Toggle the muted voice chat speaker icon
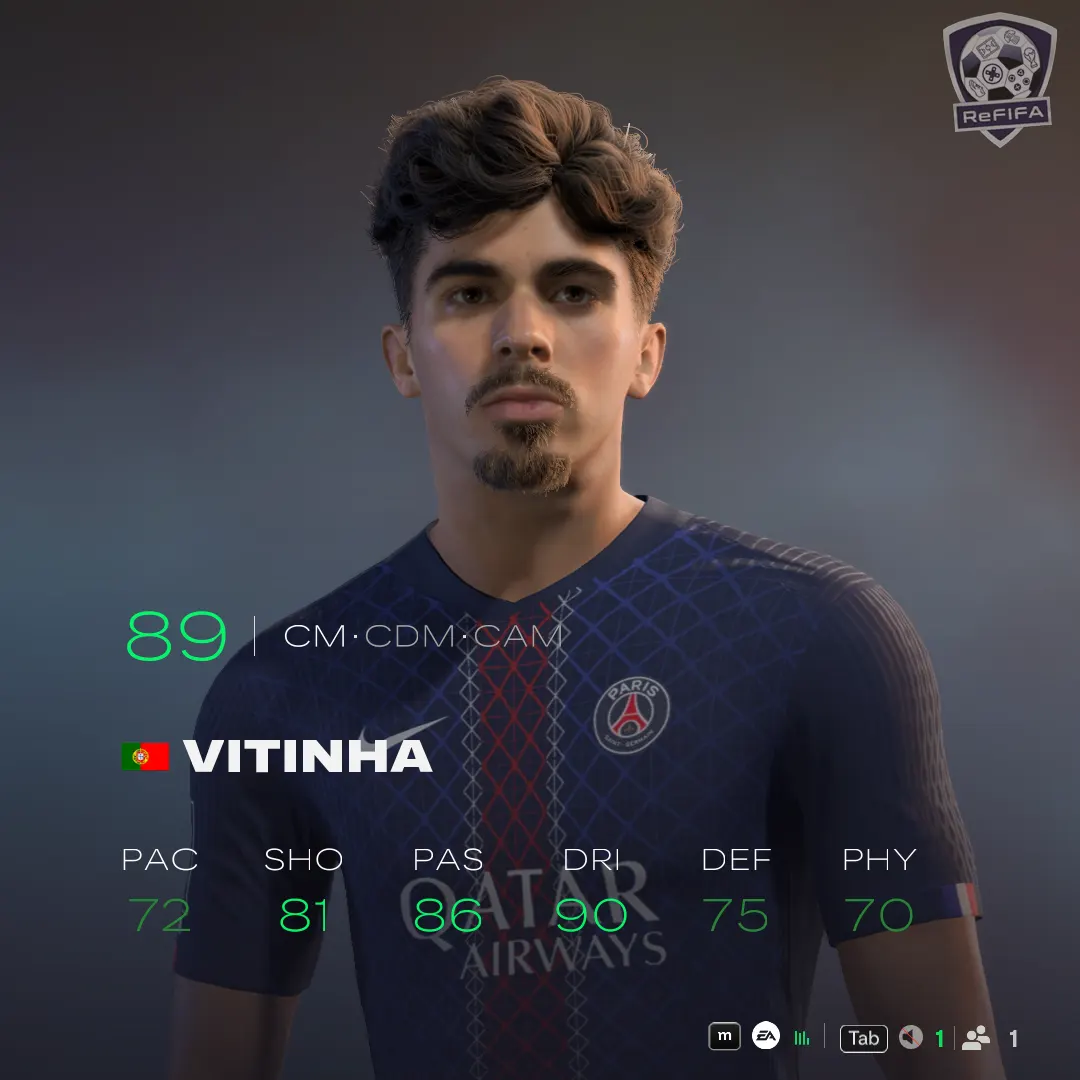The image size is (1080, 1080). [x=910, y=1038]
